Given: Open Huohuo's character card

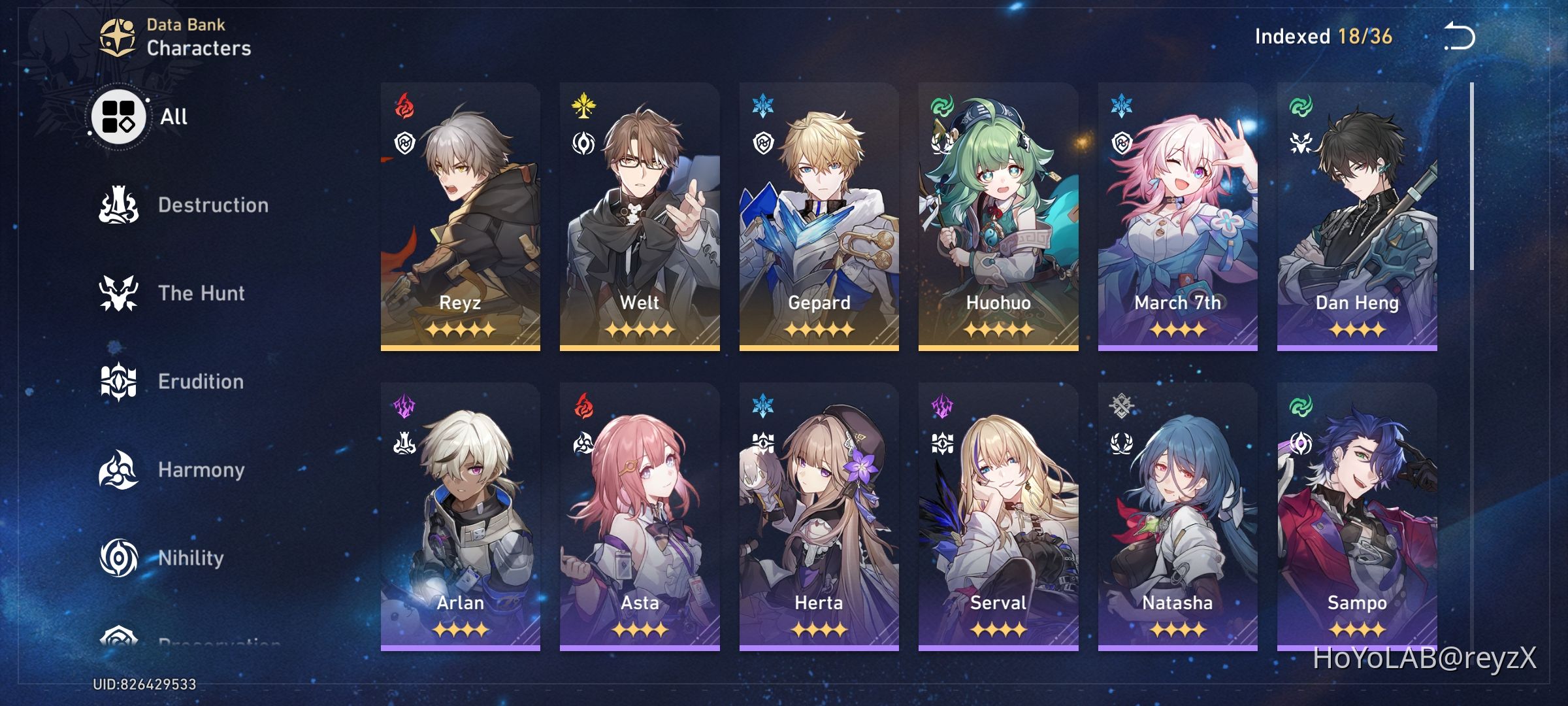Looking at the screenshot, I should coord(998,216).
